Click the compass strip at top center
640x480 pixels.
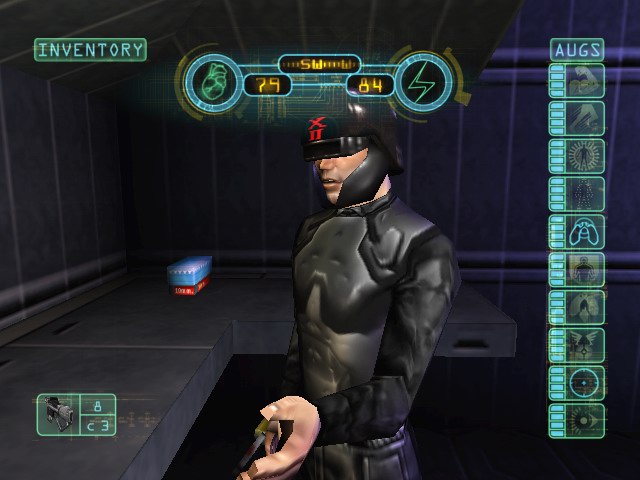[x=318, y=64]
